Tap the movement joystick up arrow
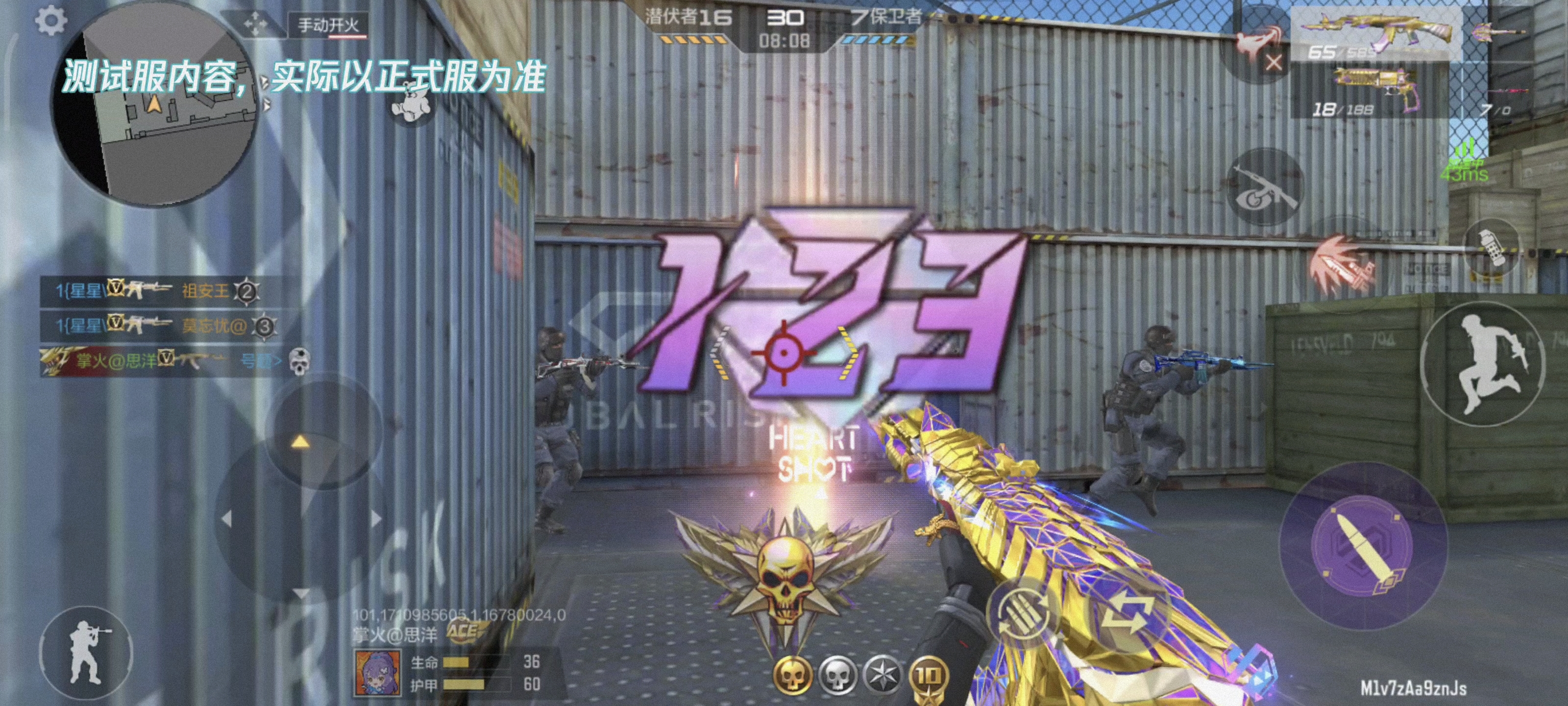This screenshot has height=706, width=1568. 300,442
